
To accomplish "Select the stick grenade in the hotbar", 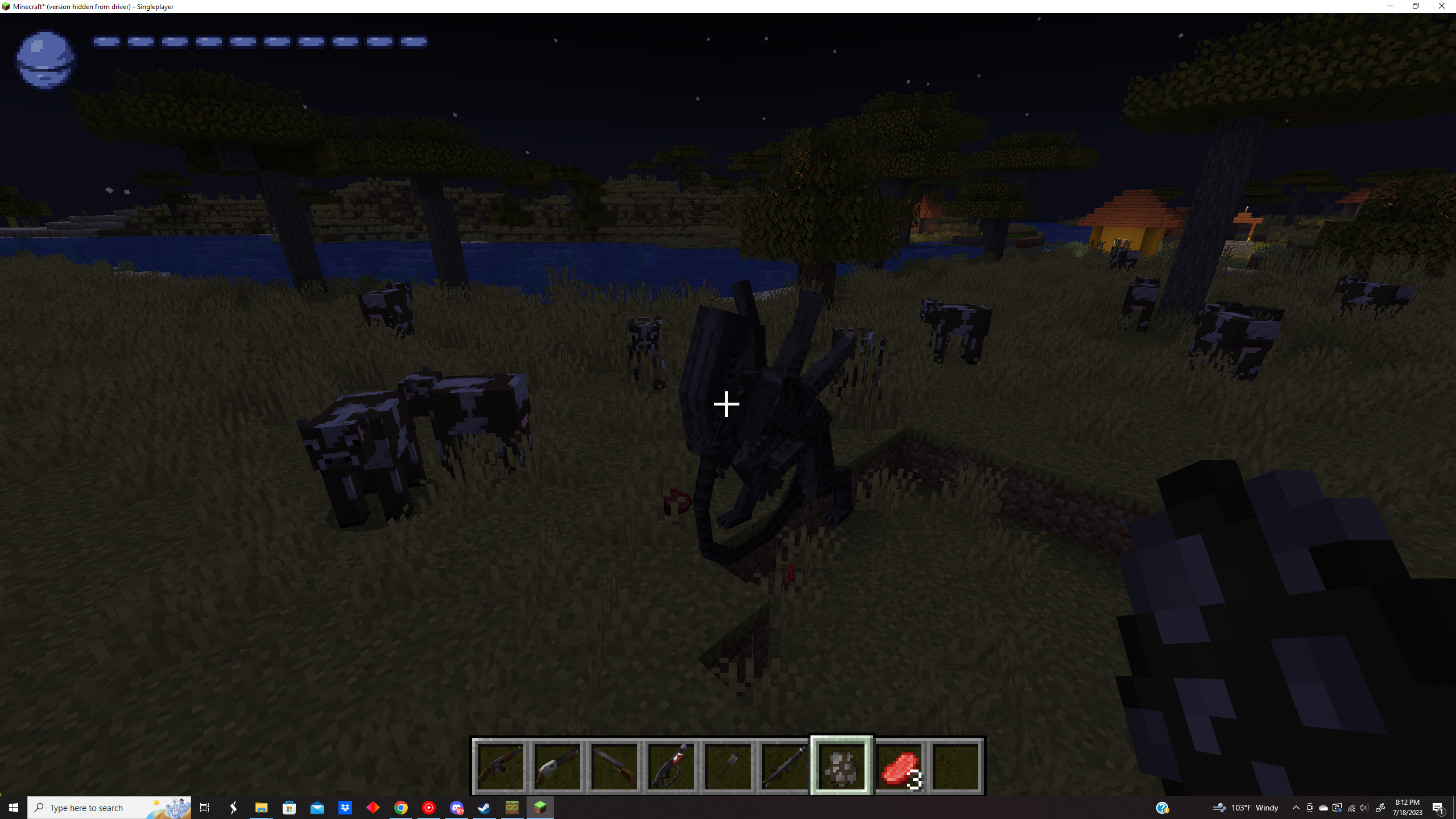I will click(x=728, y=765).
